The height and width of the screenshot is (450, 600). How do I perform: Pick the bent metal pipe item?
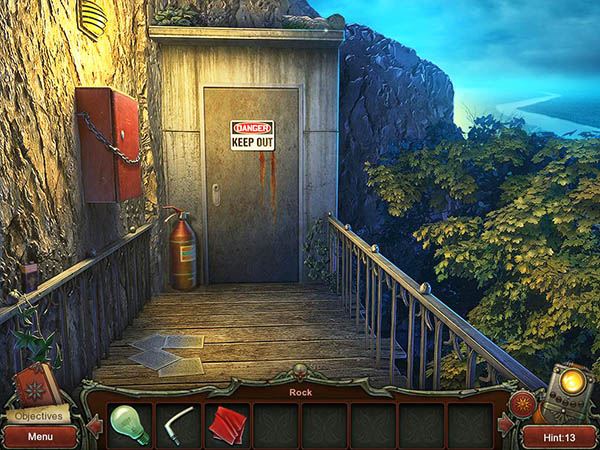pos(179,424)
